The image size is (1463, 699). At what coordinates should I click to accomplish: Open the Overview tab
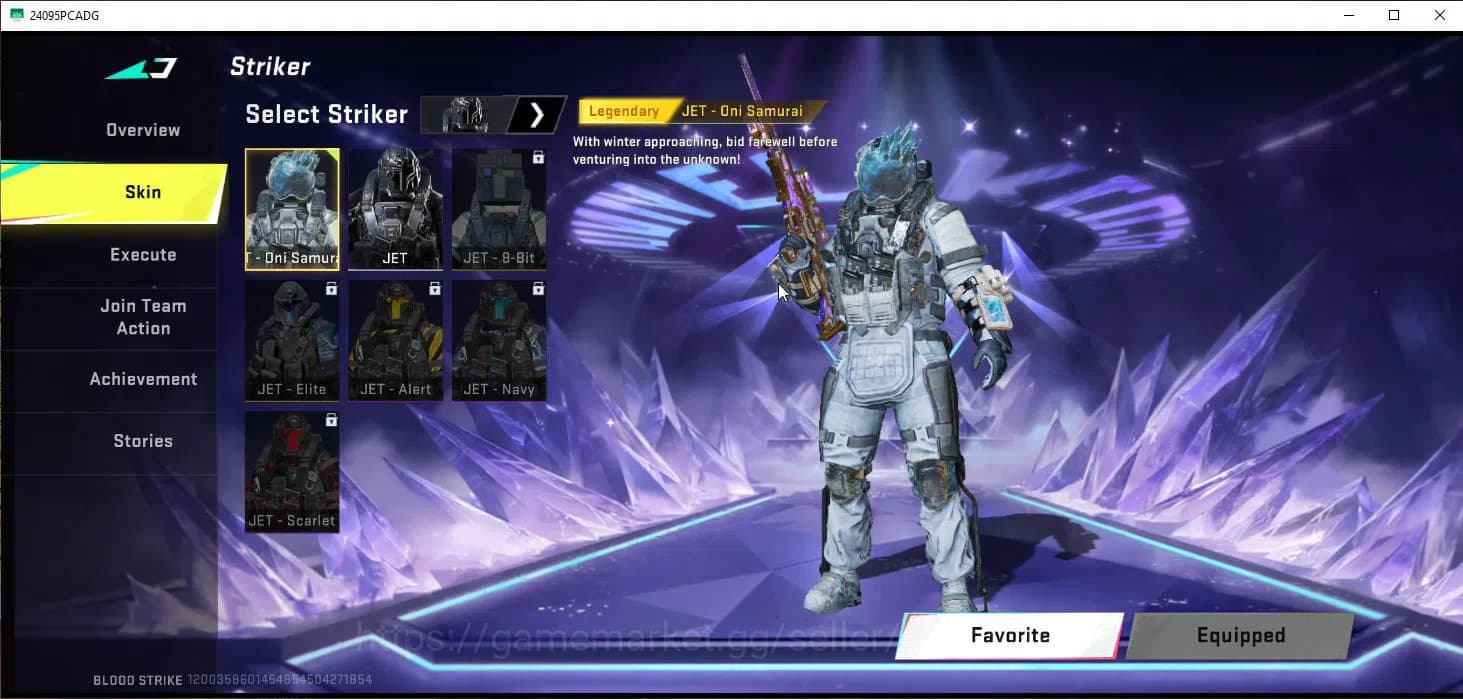tap(143, 130)
